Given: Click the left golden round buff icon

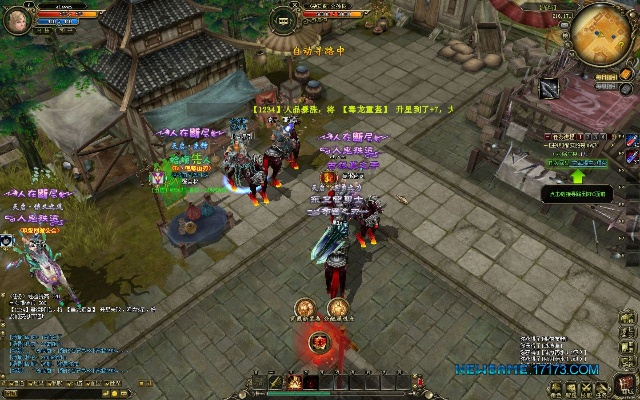Looking at the screenshot, I should (x=303, y=309).
